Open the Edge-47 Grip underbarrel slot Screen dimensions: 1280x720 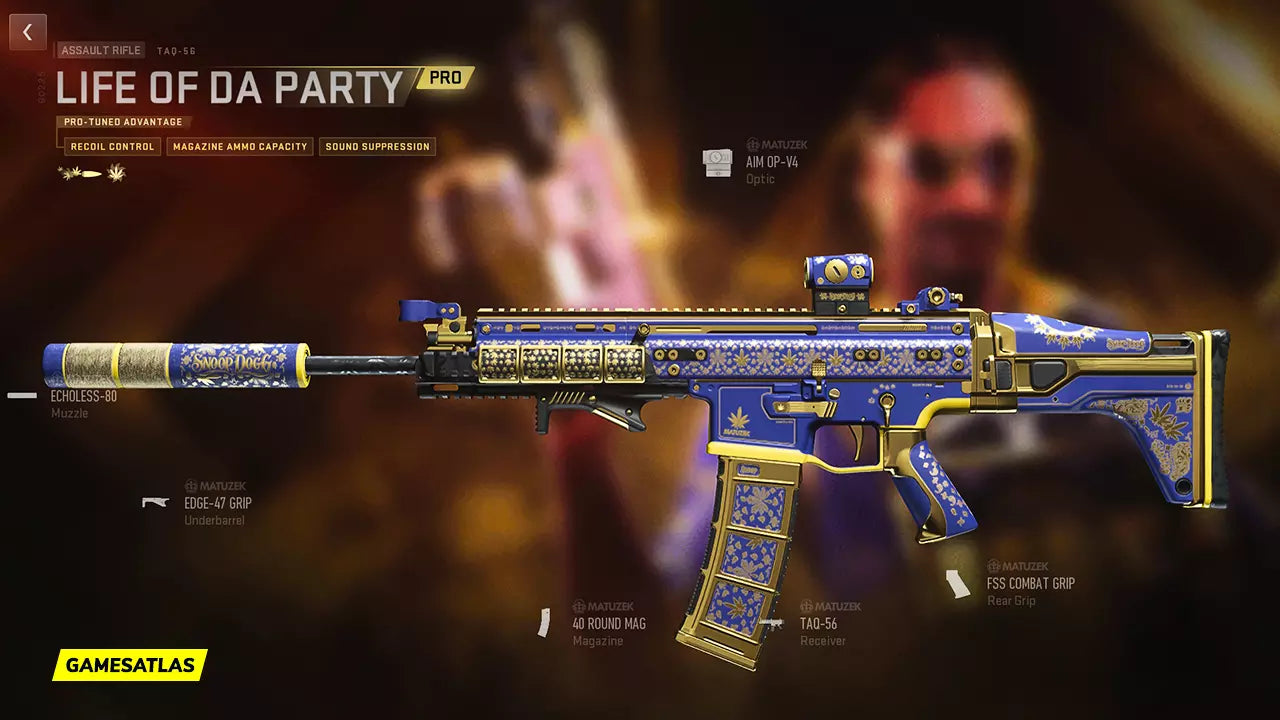coord(217,503)
